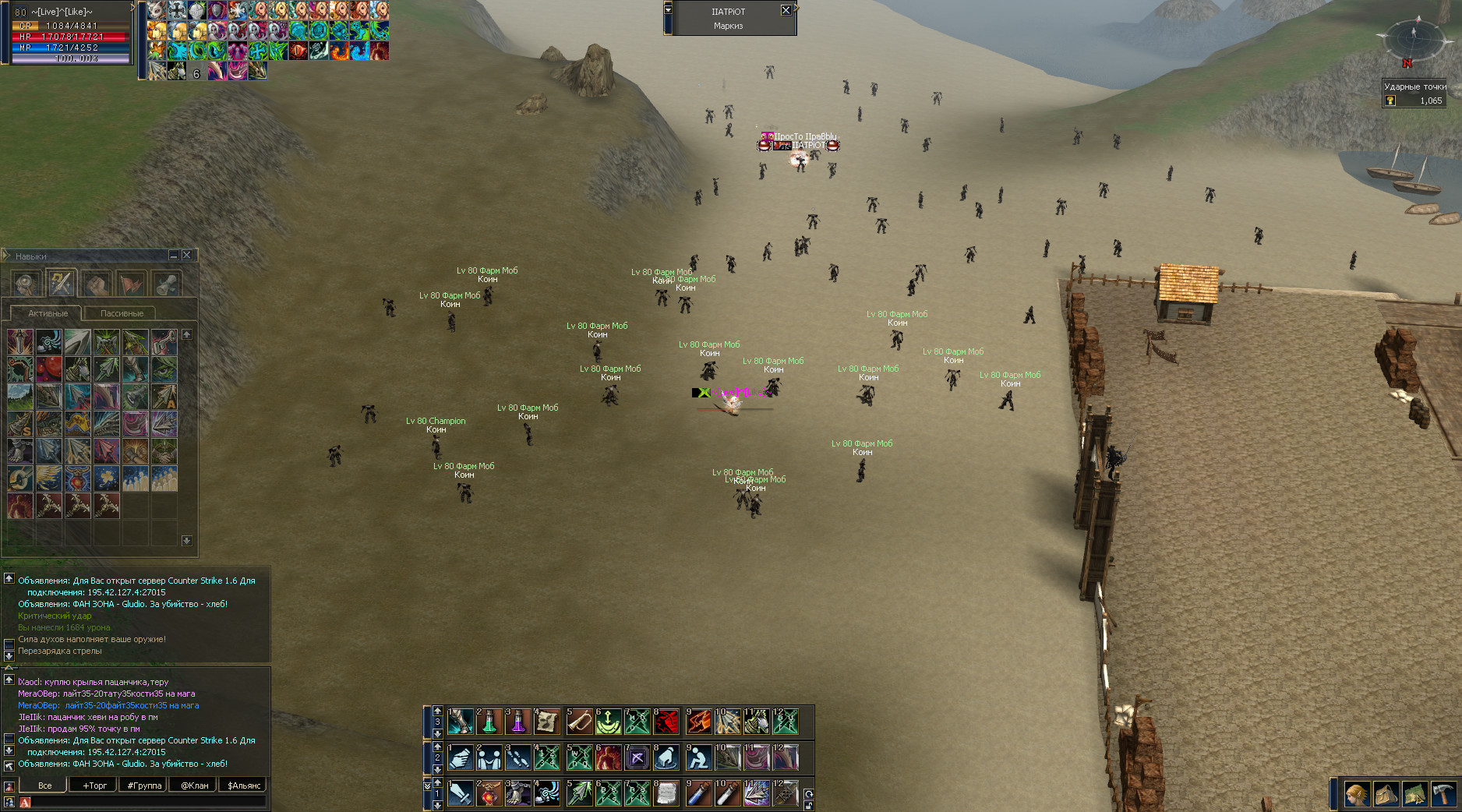The height and width of the screenshot is (812, 1462).
Task: Use the purple potion in hotbar slot
Action: click(518, 722)
